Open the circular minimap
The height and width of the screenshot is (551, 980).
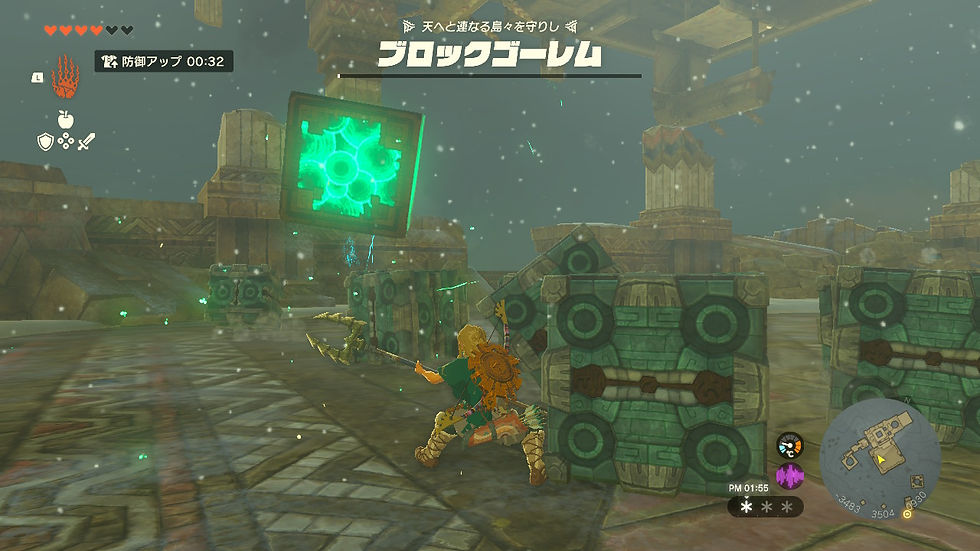880,459
